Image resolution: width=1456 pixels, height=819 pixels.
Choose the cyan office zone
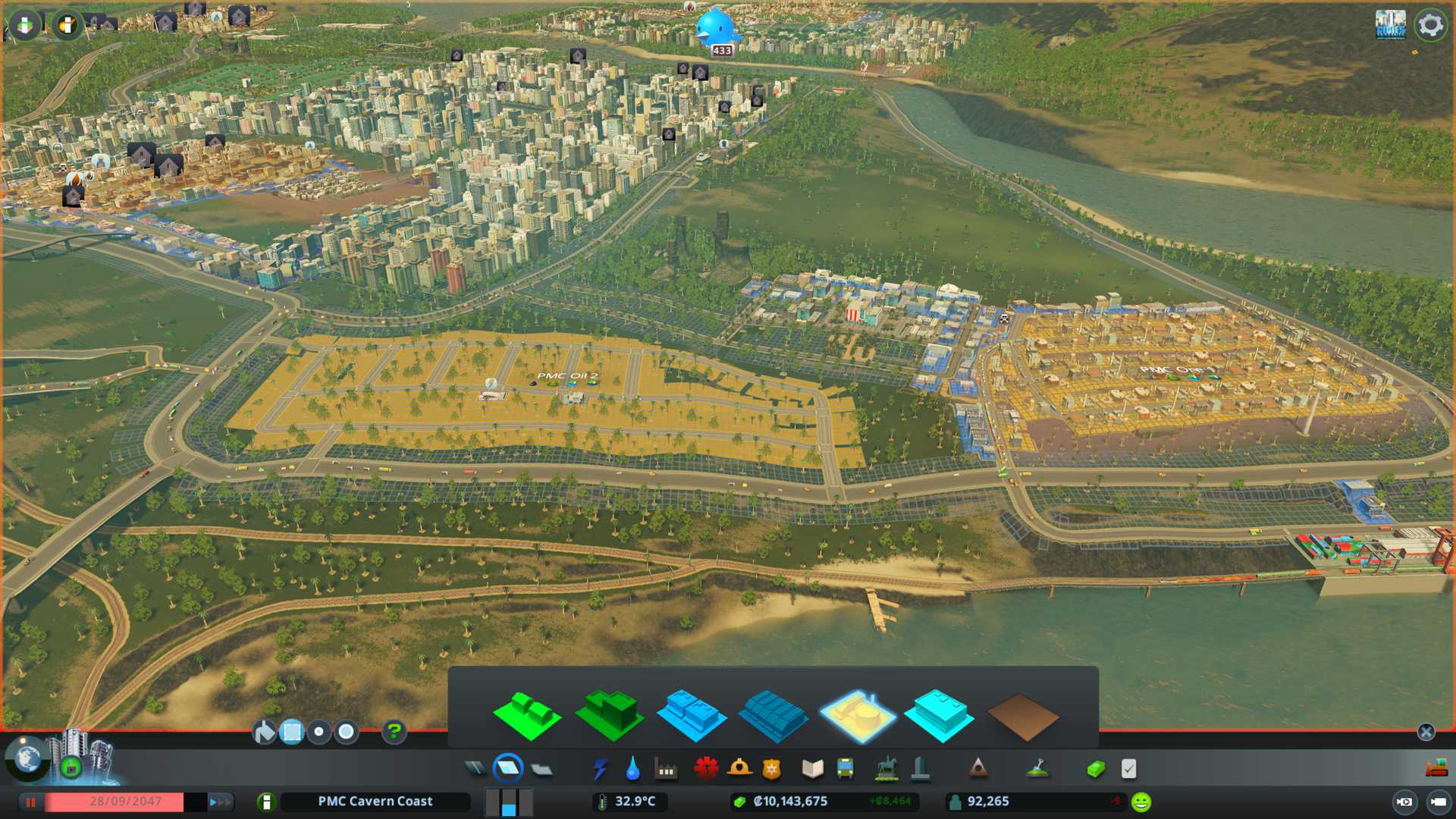click(939, 715)
